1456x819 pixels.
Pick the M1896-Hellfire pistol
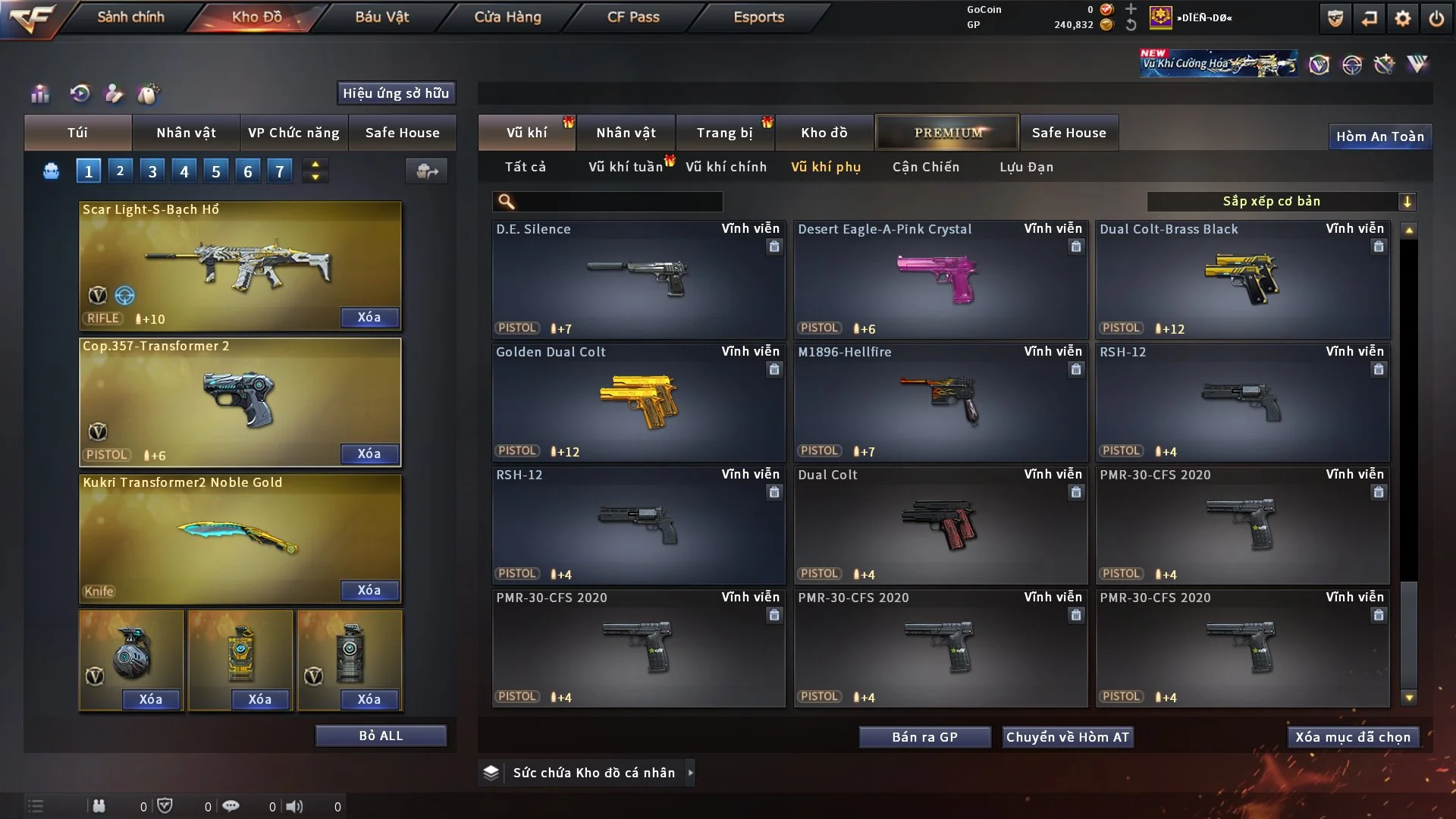click(940, 402)
